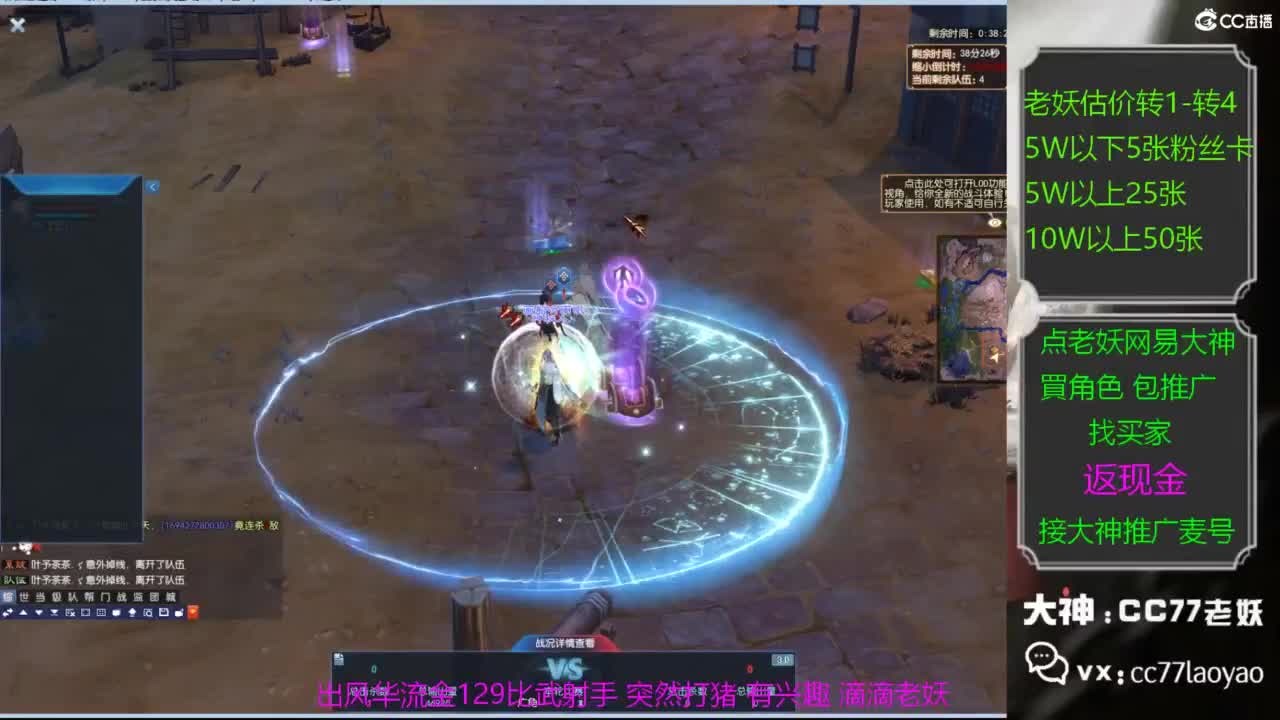1280x720 pixels.
Task: Collapse the chat using the down triangle icon
Action: (x=38, y=612)
